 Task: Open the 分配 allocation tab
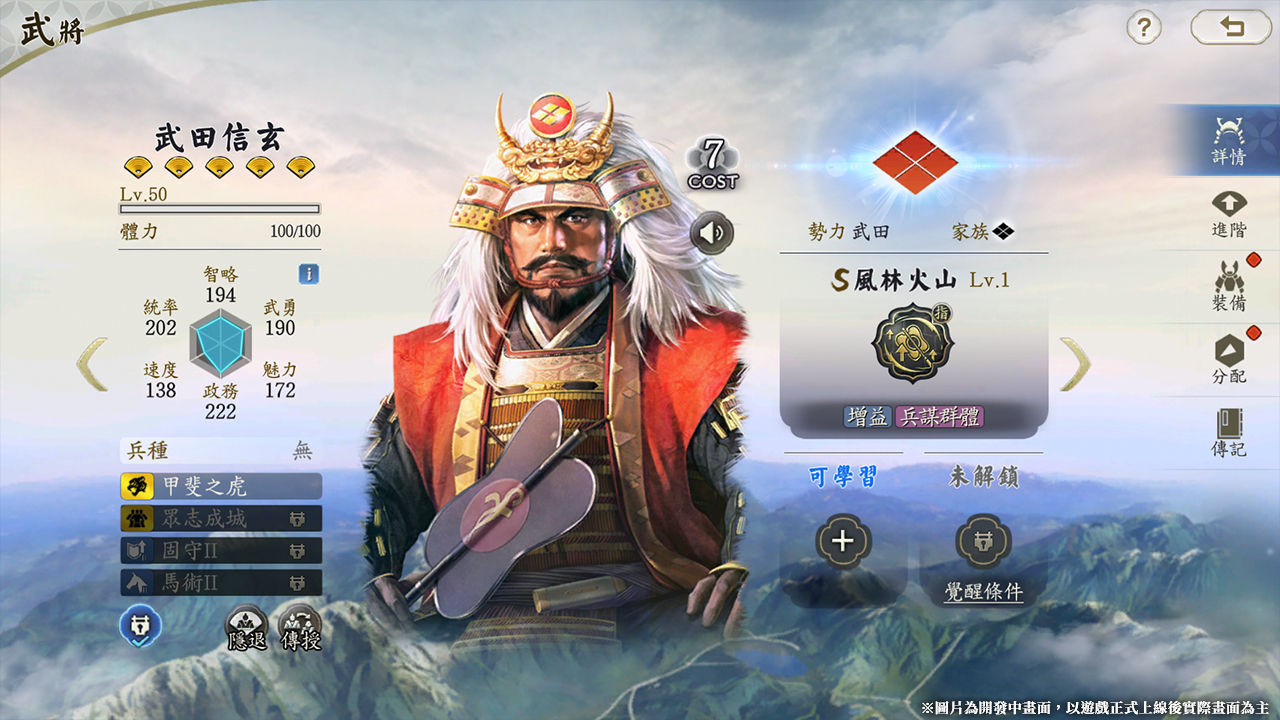coord(1229,360)
